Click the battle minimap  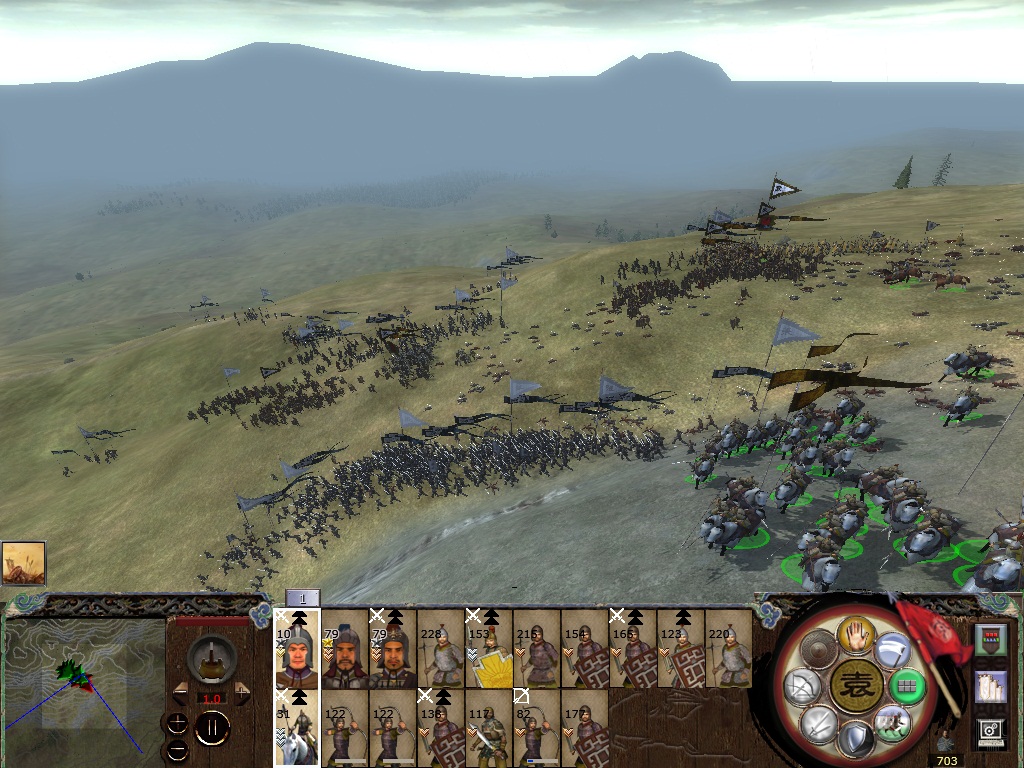pyautogui.click(x=84, y=685)
